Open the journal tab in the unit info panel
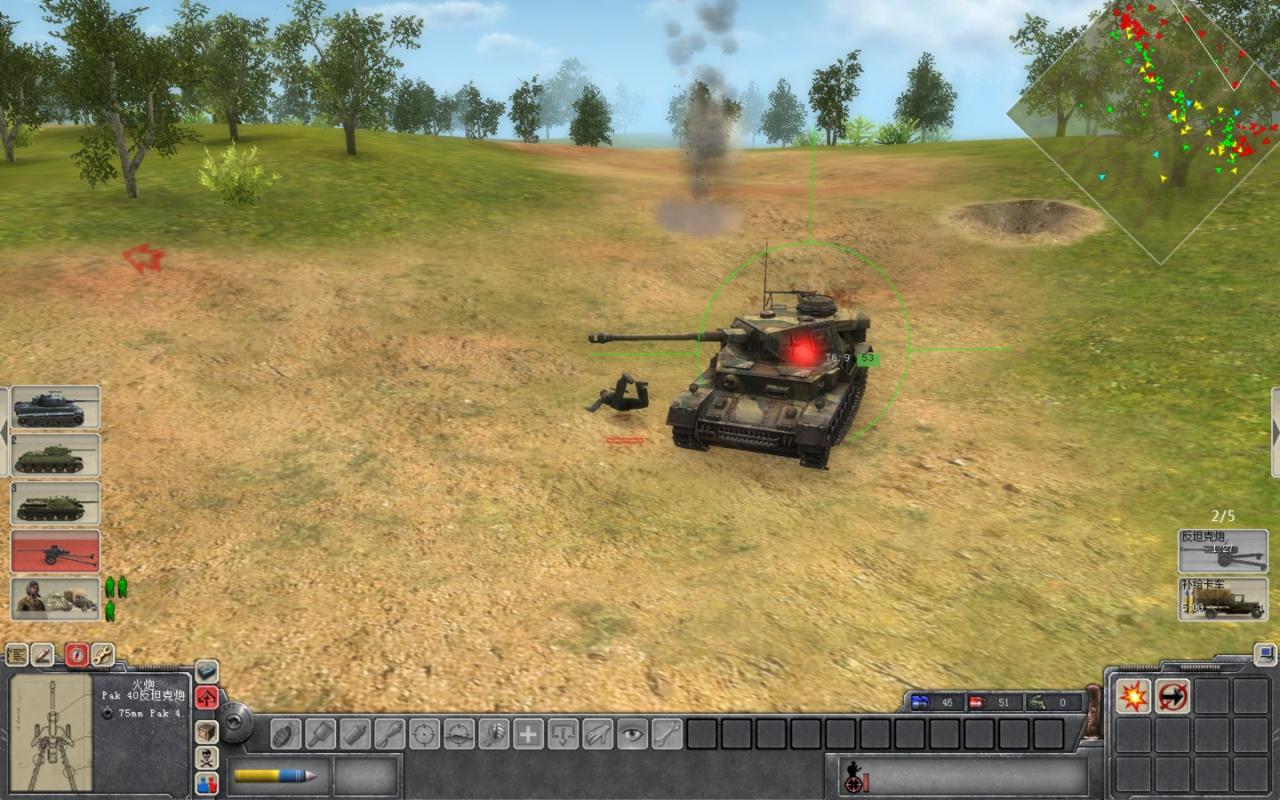 (x=17, y=655)
